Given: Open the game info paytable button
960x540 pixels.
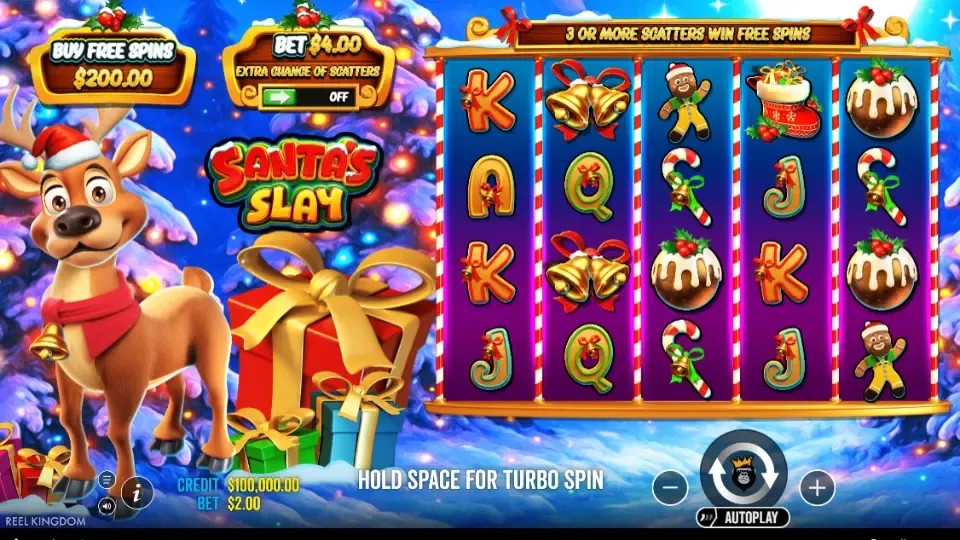Looking at the screenshot, I should click(136, 491).
